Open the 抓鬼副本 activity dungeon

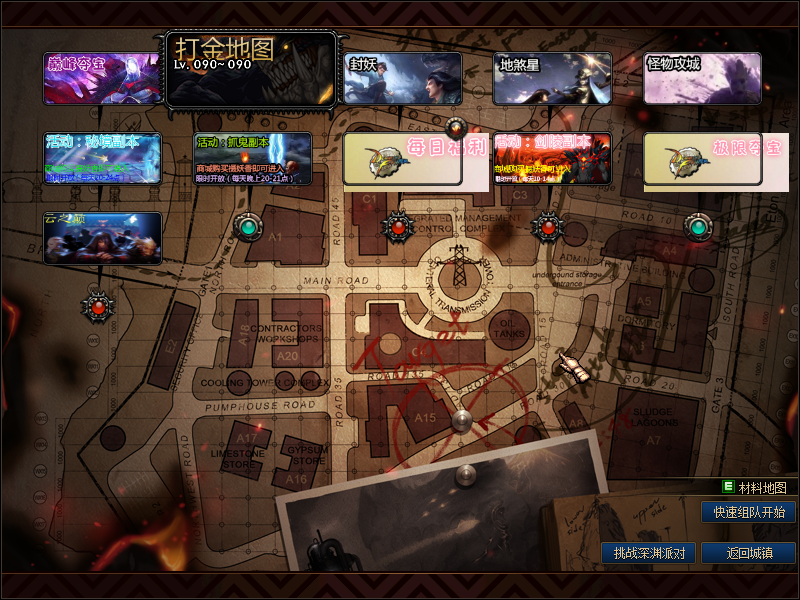tap(252, 159)
